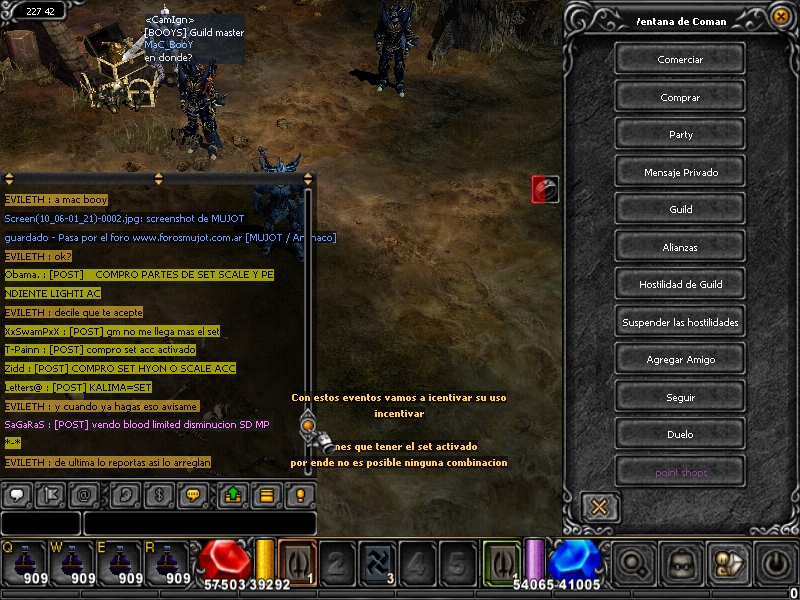Screen dimensions: 800x600
Task: Select the Guild command button
Action: click(680, 209)
